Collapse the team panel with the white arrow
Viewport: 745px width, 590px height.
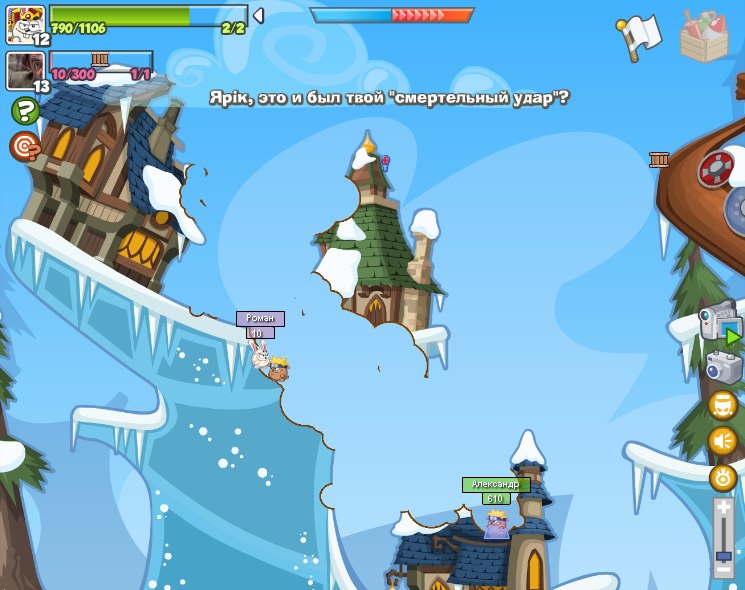pyautogui.click(x=258, y=16)
